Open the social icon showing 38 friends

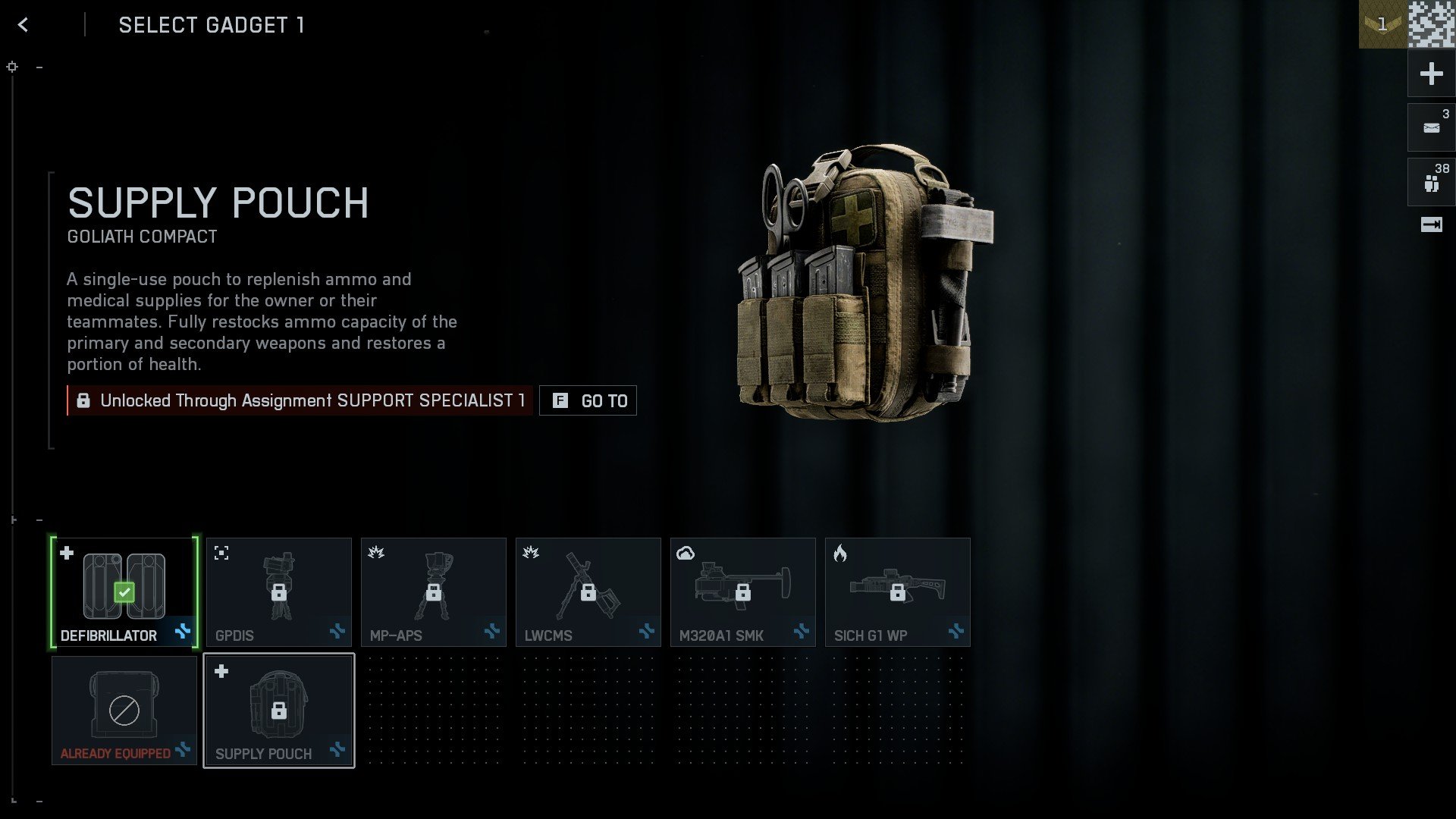click(1431, 181)
